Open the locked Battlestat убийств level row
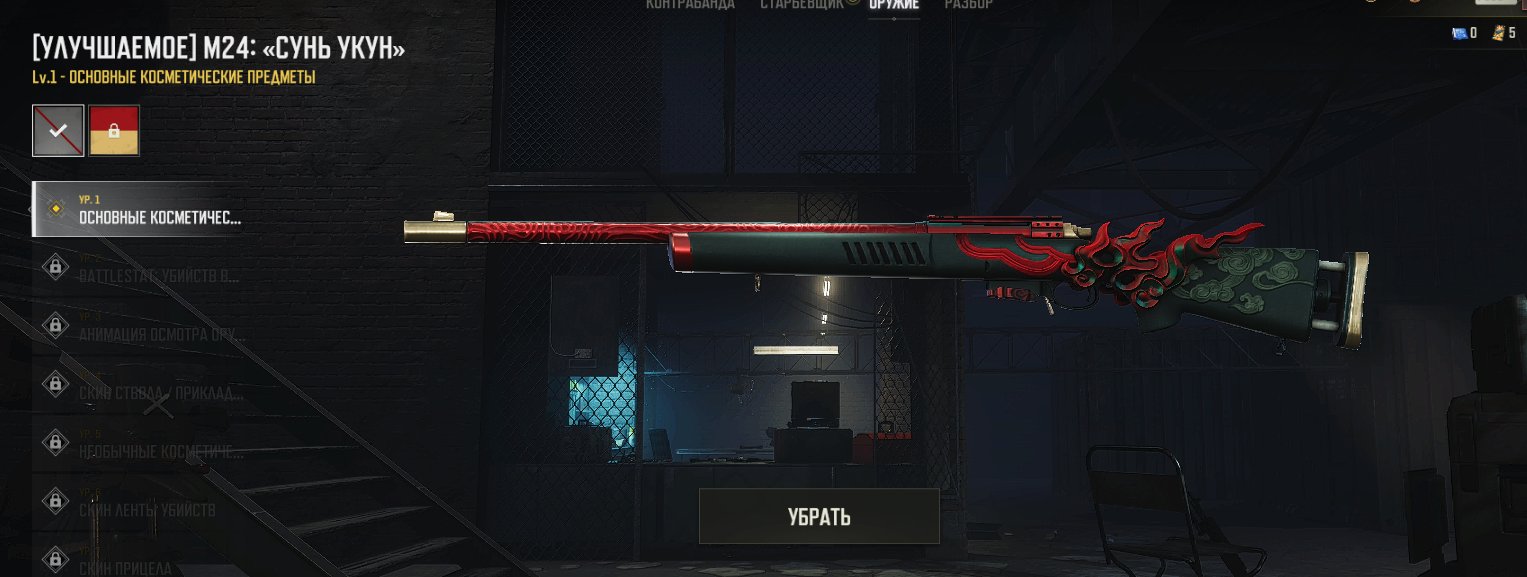This screenshot has width=1527, height=577. click(140, 268)
